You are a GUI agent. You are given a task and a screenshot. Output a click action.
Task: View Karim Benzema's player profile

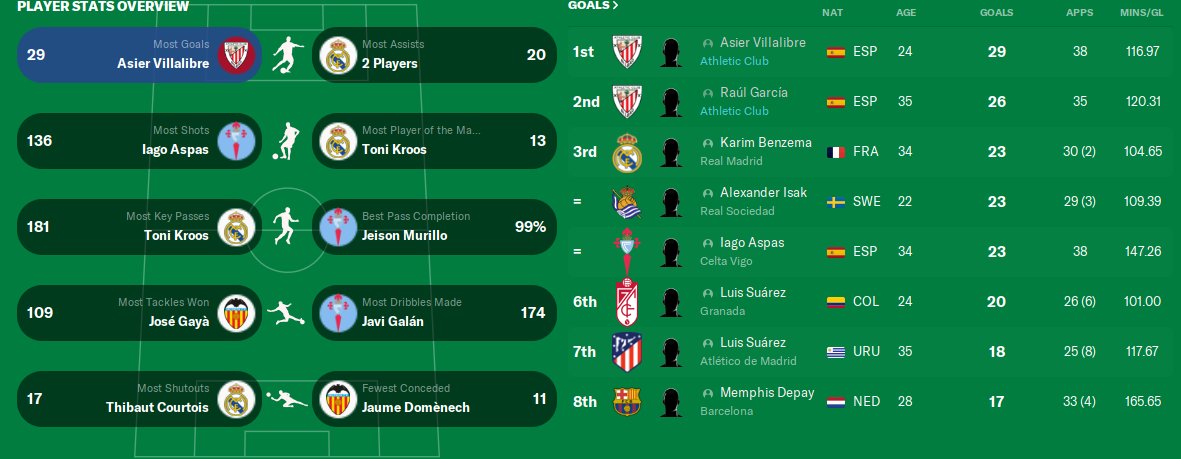[x=765, y=143]
